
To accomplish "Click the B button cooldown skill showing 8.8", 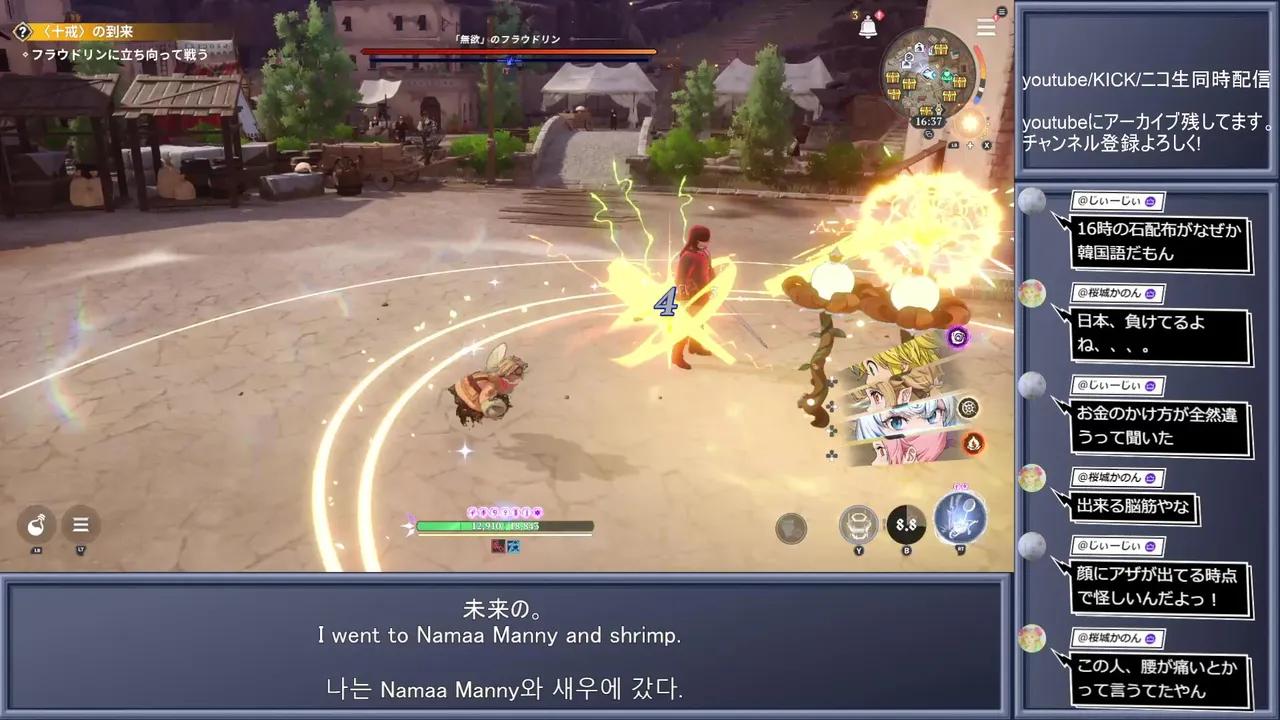I will [907, 523].
